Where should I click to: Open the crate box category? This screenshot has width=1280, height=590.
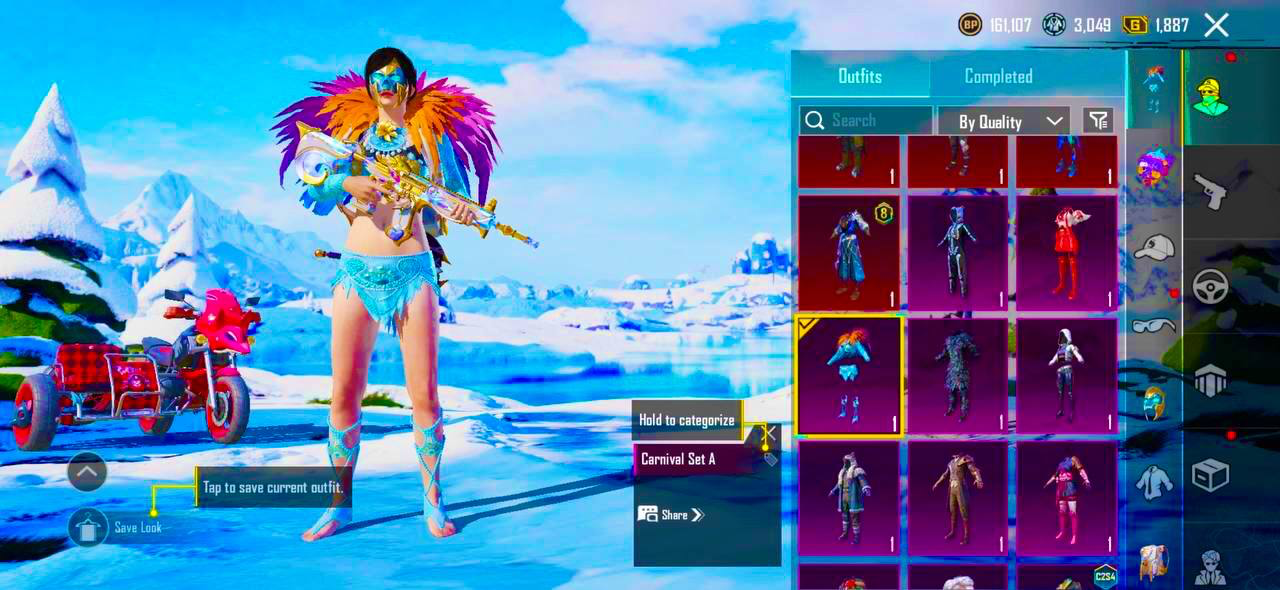(x=1210, y=475)
